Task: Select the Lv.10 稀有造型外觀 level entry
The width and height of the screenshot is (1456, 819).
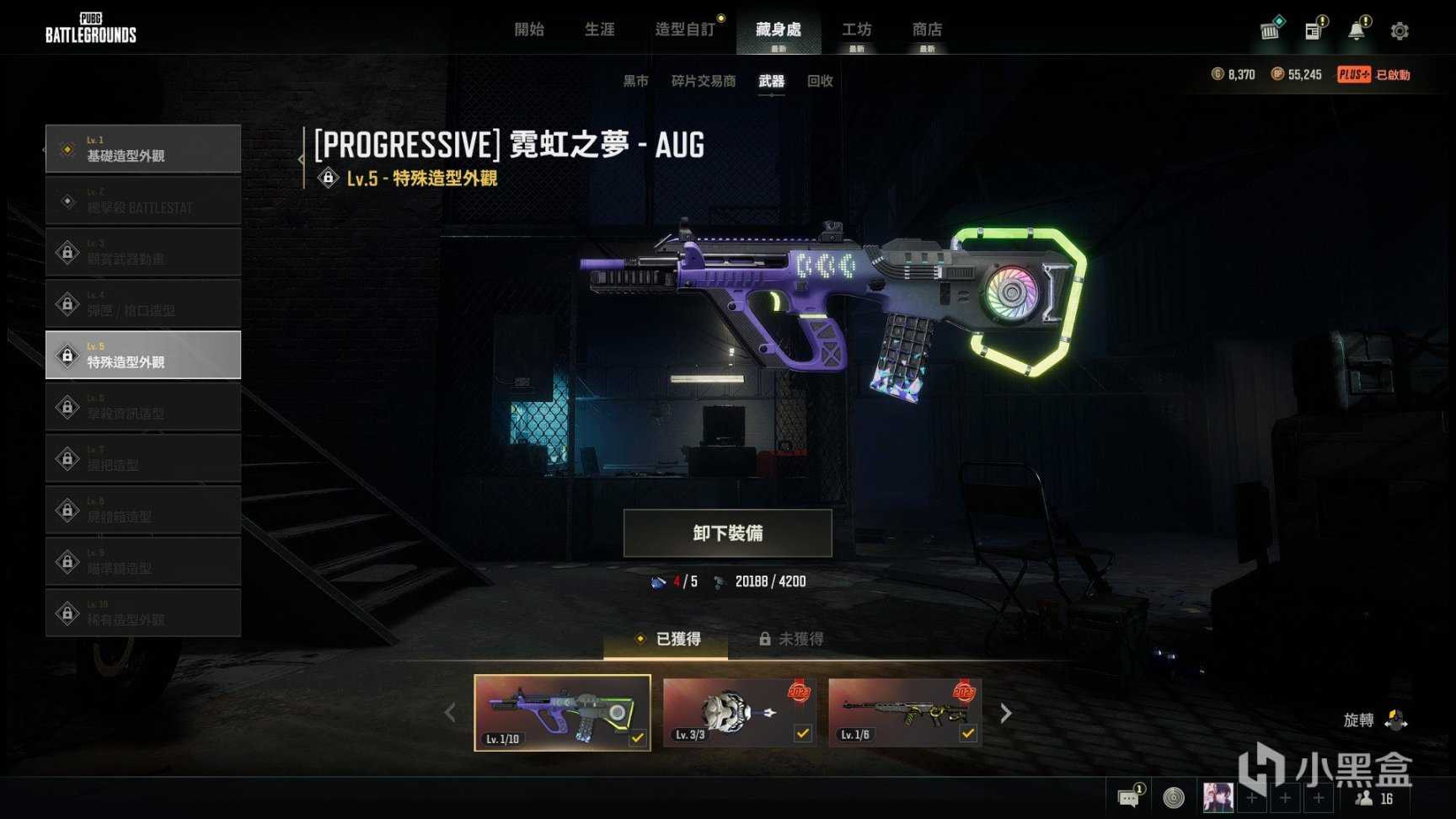Action: tap(143, 613)
